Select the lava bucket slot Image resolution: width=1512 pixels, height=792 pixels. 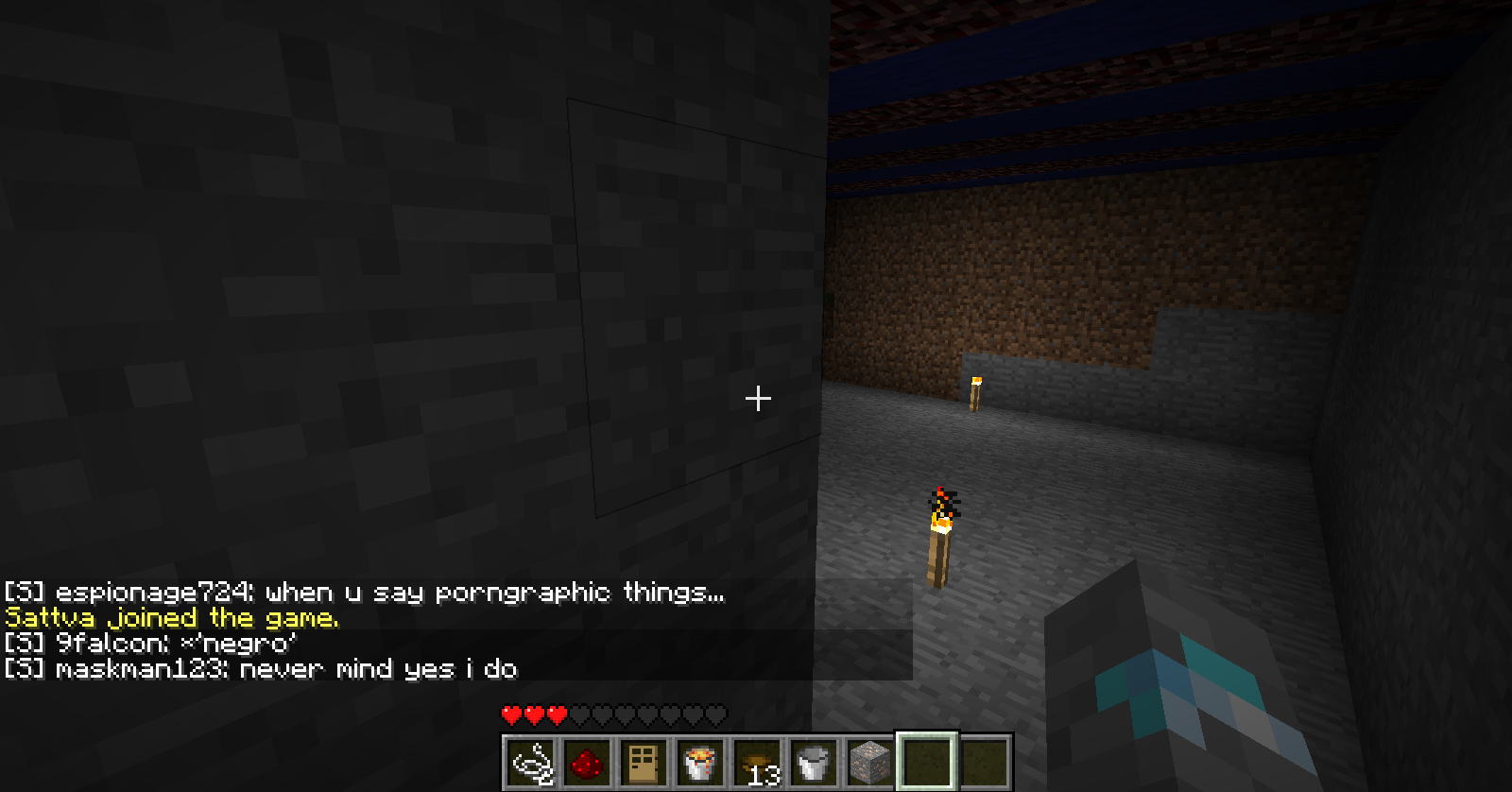pos(699,762)
